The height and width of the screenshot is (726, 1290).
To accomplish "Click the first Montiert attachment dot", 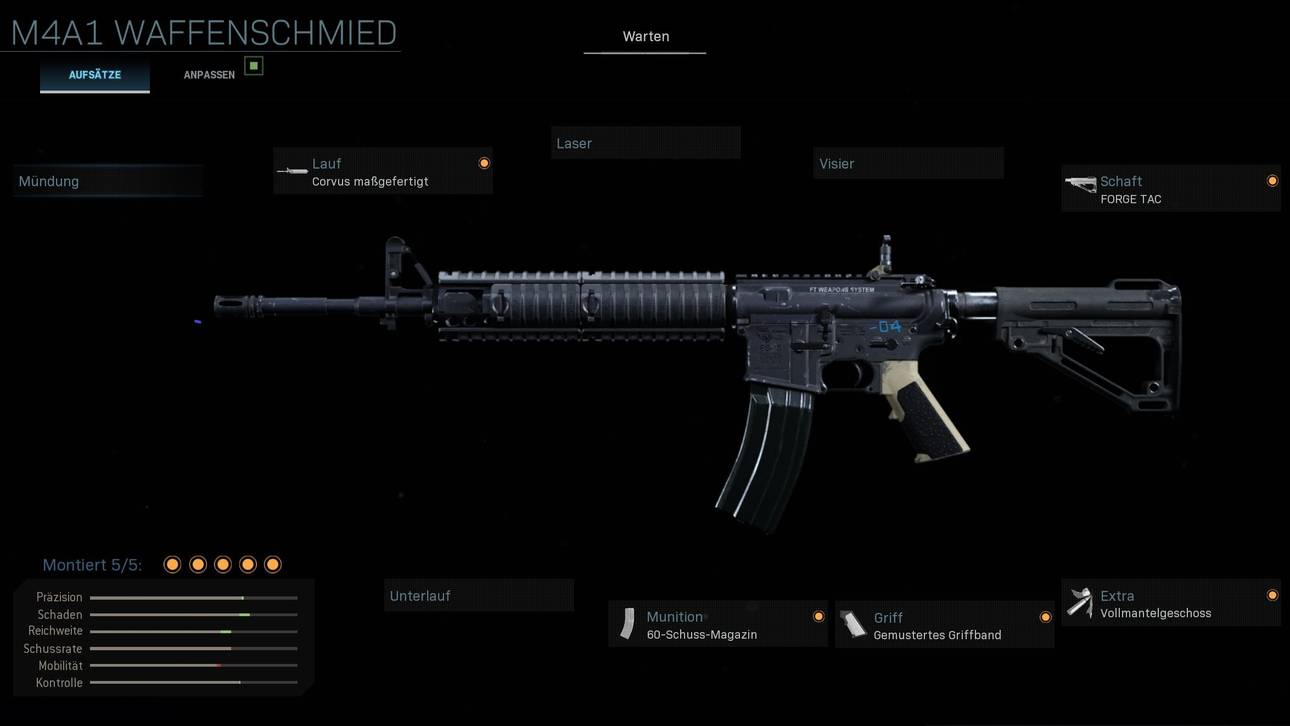I will point(172,564).
